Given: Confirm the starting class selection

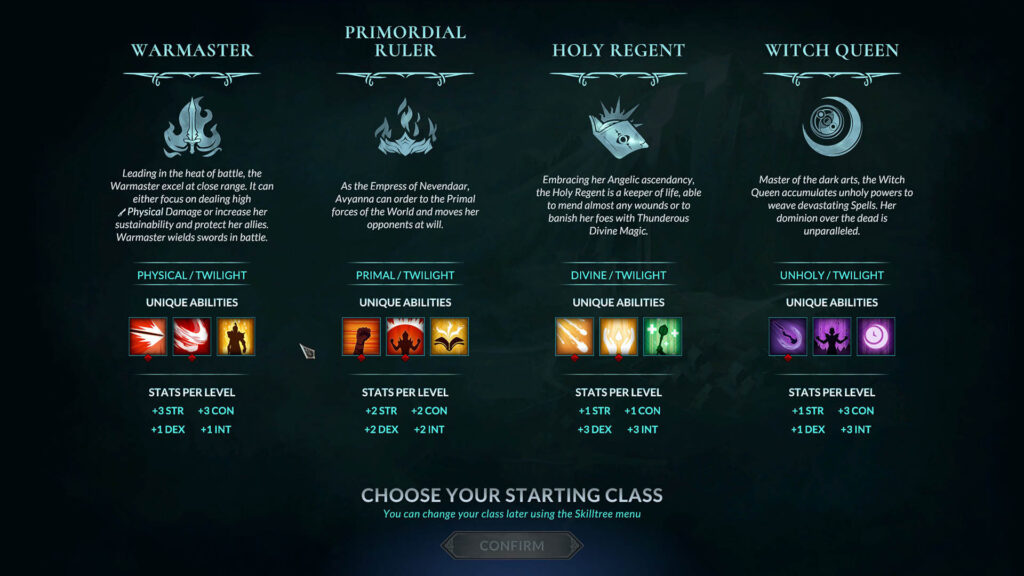Looking at the screenshot, I should 511,546.
